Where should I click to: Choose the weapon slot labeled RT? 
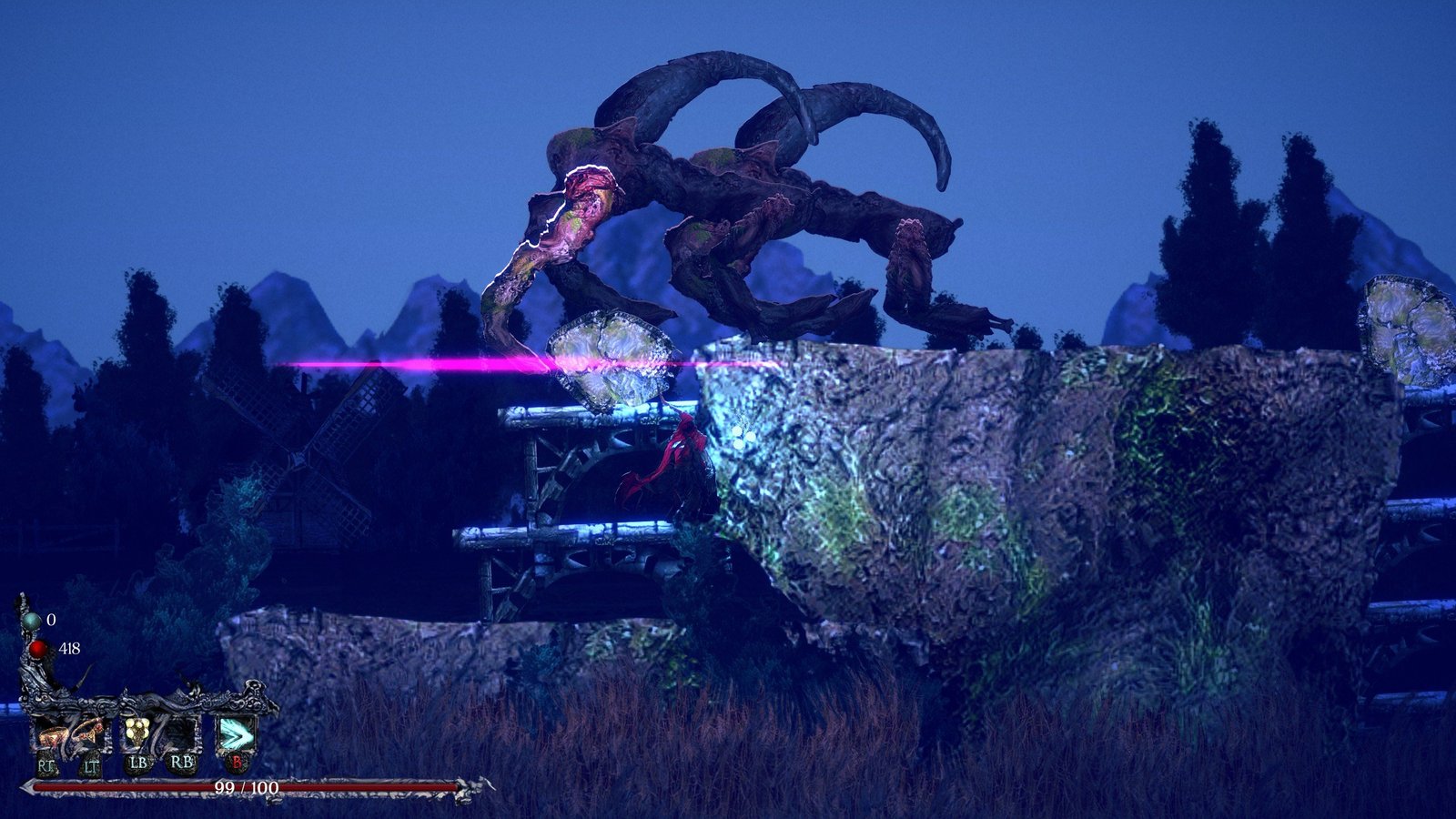pos(51,733)
